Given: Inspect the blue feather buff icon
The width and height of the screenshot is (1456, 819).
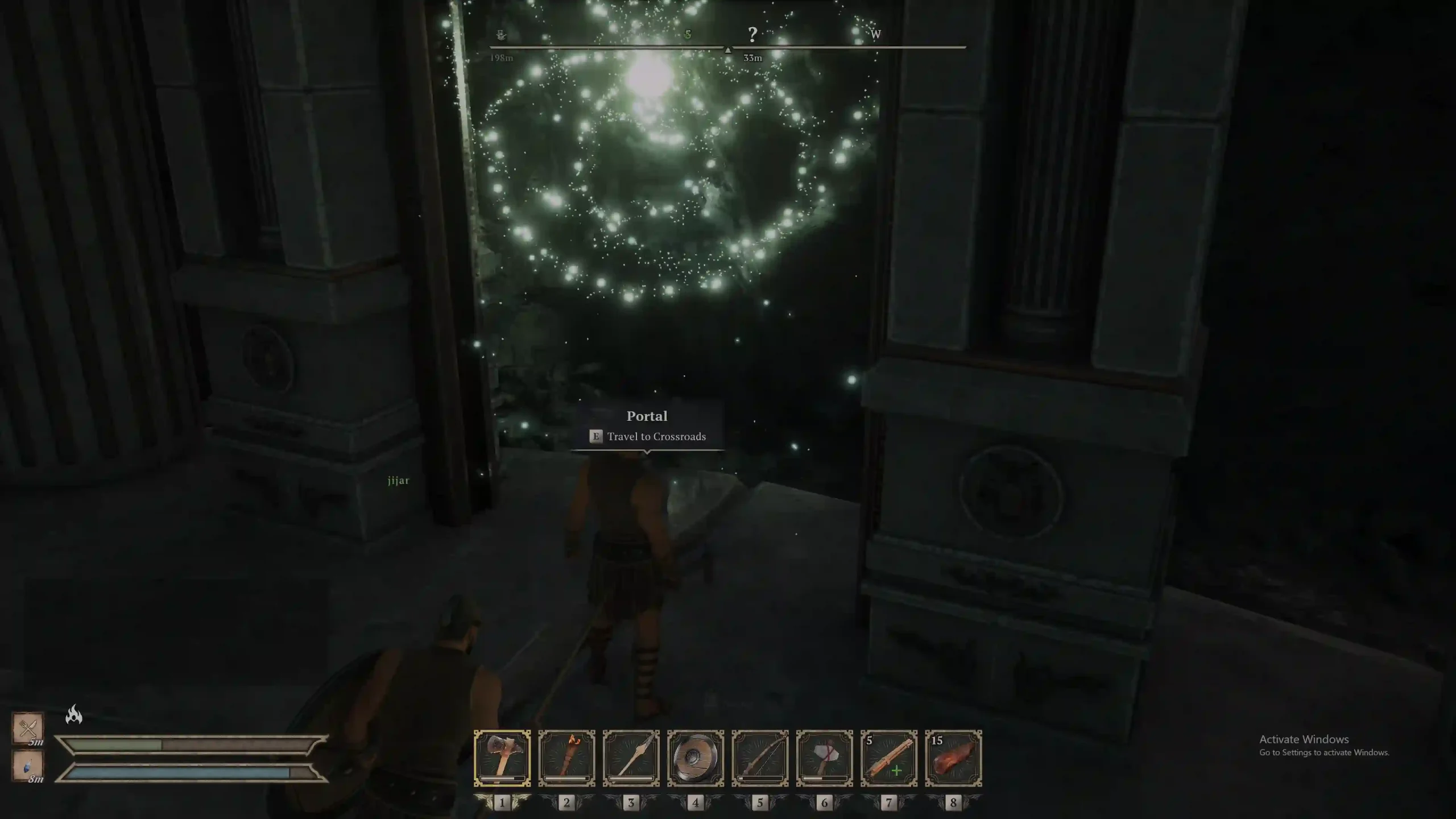Looking at the screenshot, I should (x=28, y=765).
